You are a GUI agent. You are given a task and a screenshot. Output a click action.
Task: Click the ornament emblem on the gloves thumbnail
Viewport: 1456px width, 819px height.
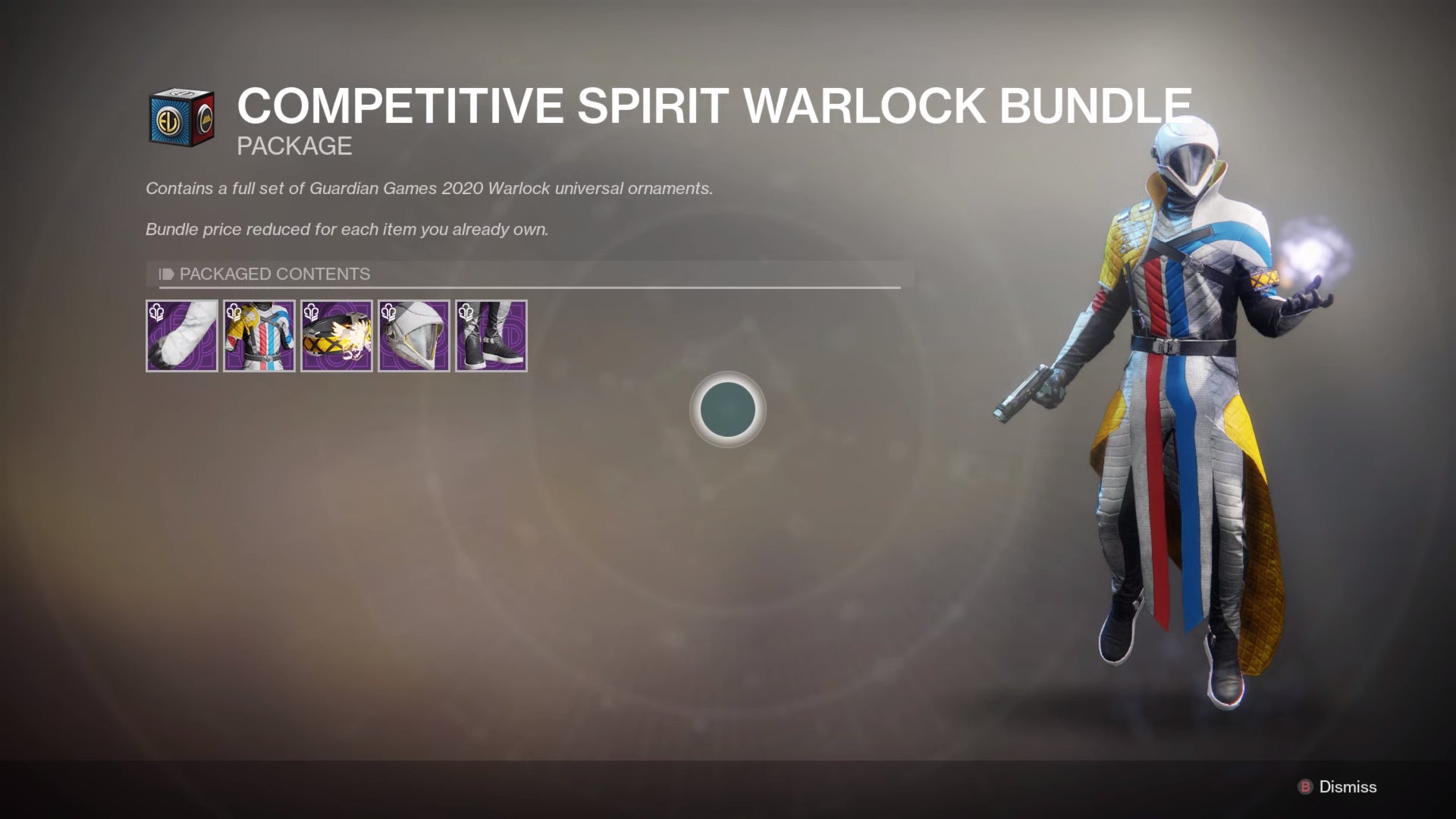pyautogui.click(x=156, y=312)
